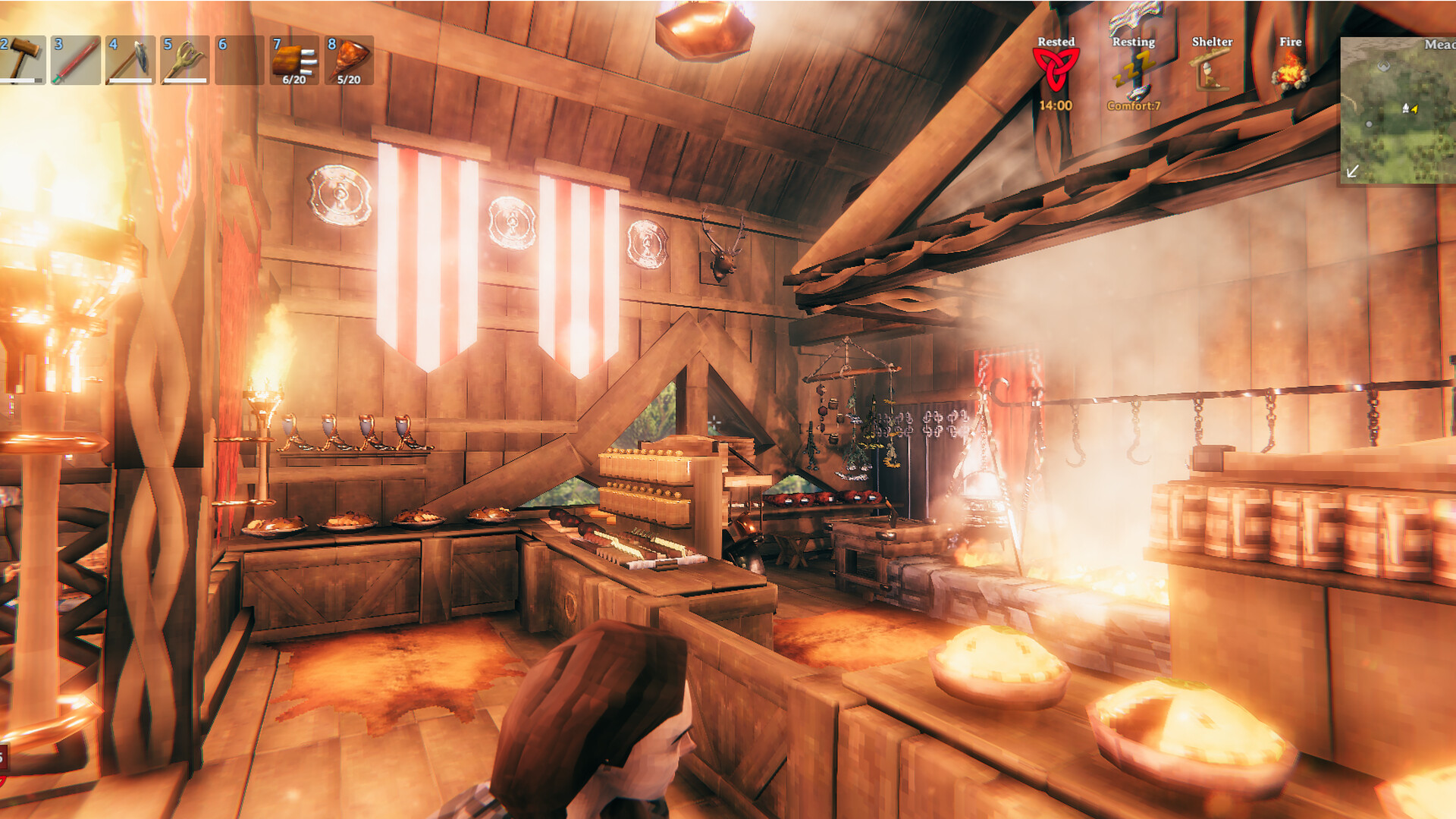This screenshot has width=1456, height=819.
Task: Click the 14:00 rested timer
Action: [x=1056, y=105]
